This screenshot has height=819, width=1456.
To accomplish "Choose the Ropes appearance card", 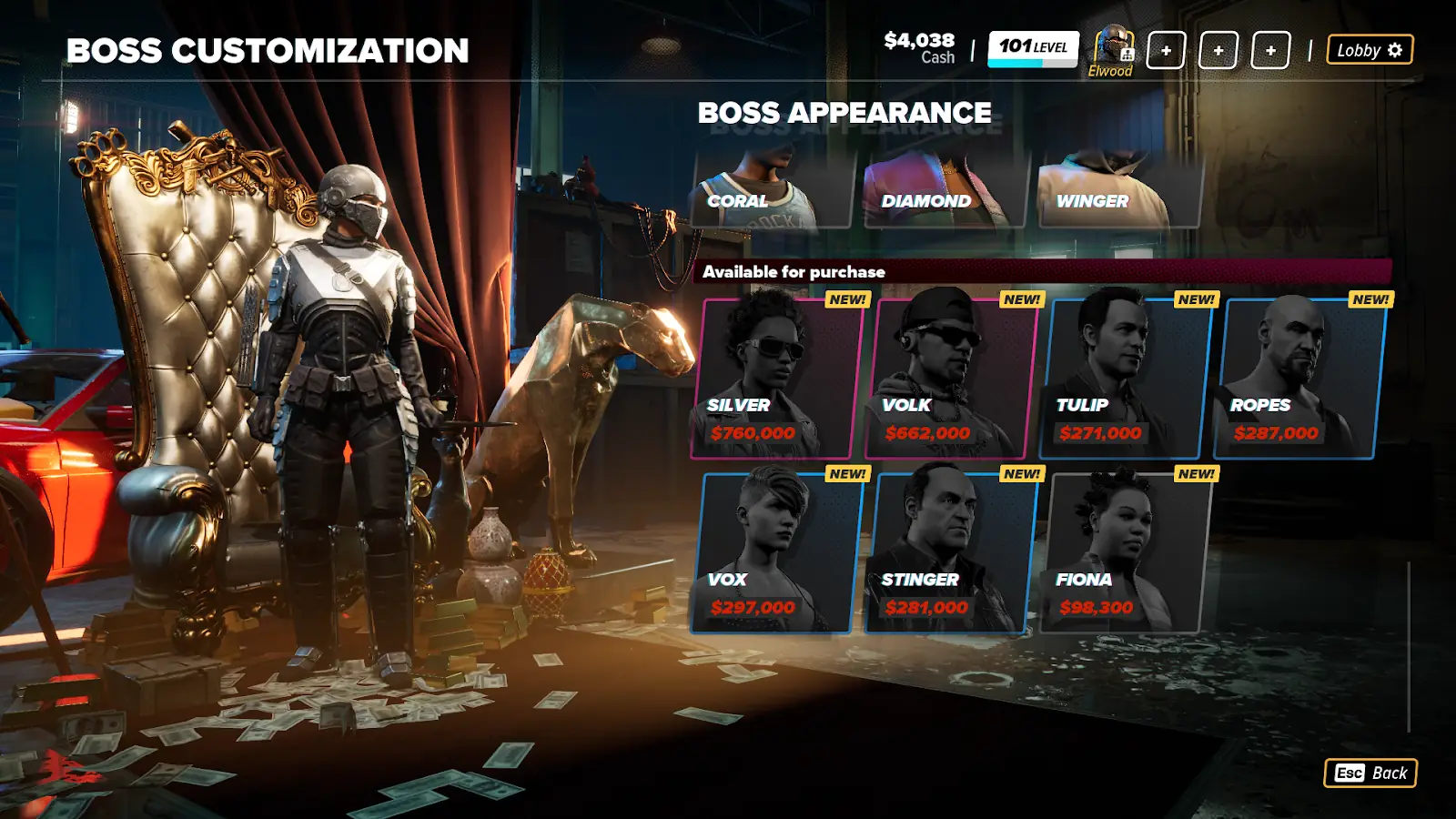I will 1299,378.
